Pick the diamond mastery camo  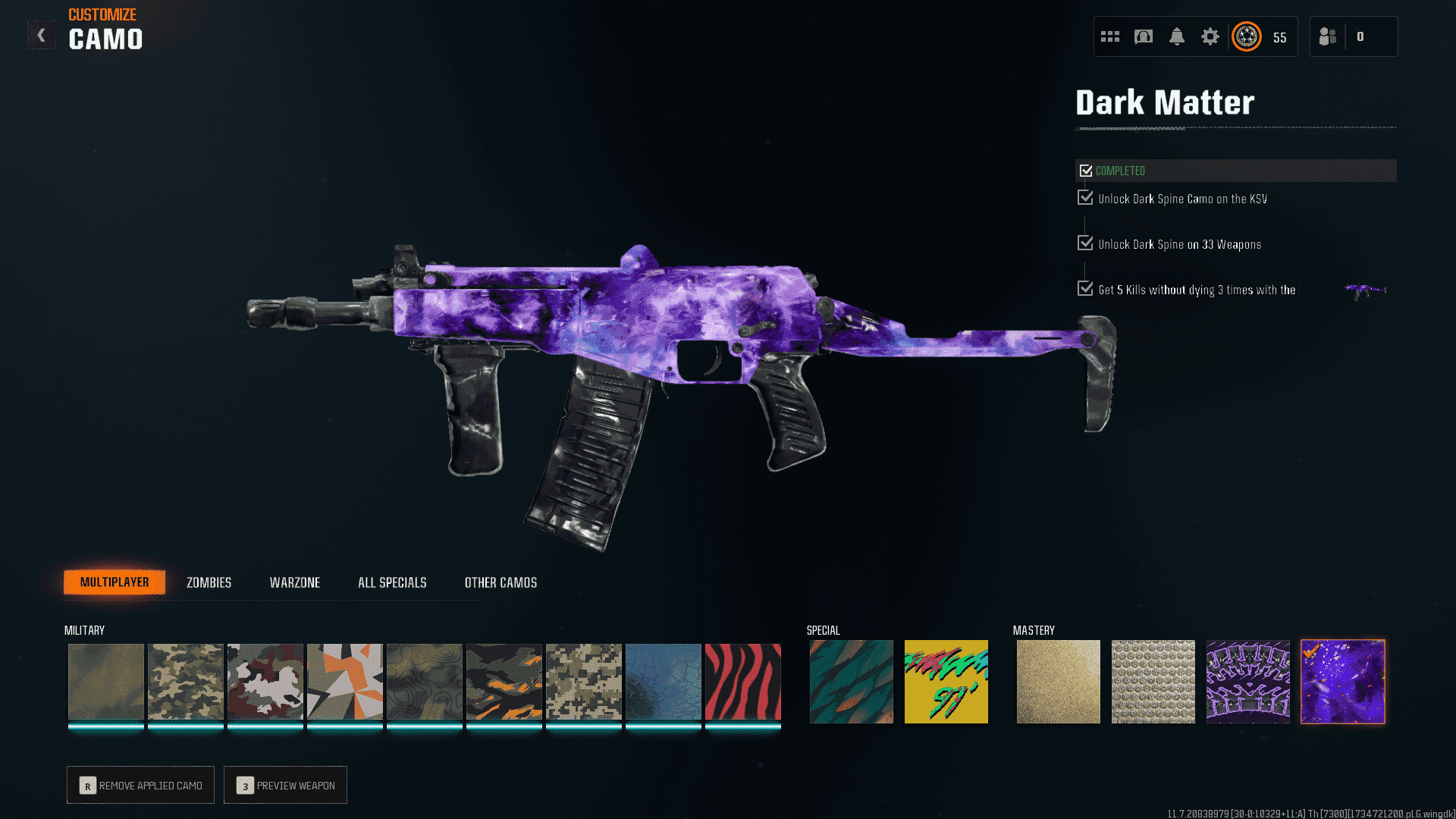1153,681
